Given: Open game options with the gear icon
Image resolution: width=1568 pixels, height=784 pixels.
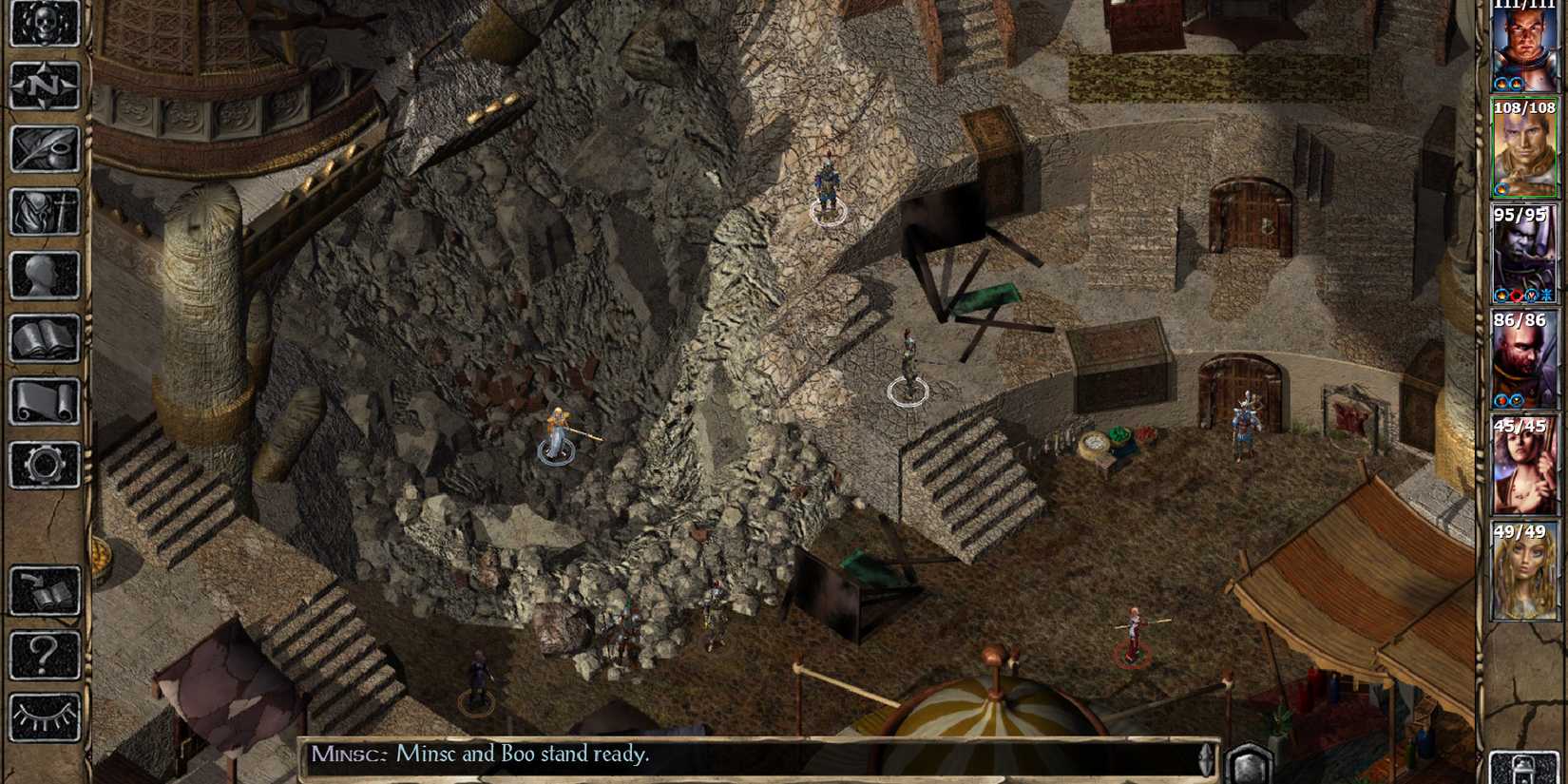Looking at the screenshot, I should (x=45, y=465).
